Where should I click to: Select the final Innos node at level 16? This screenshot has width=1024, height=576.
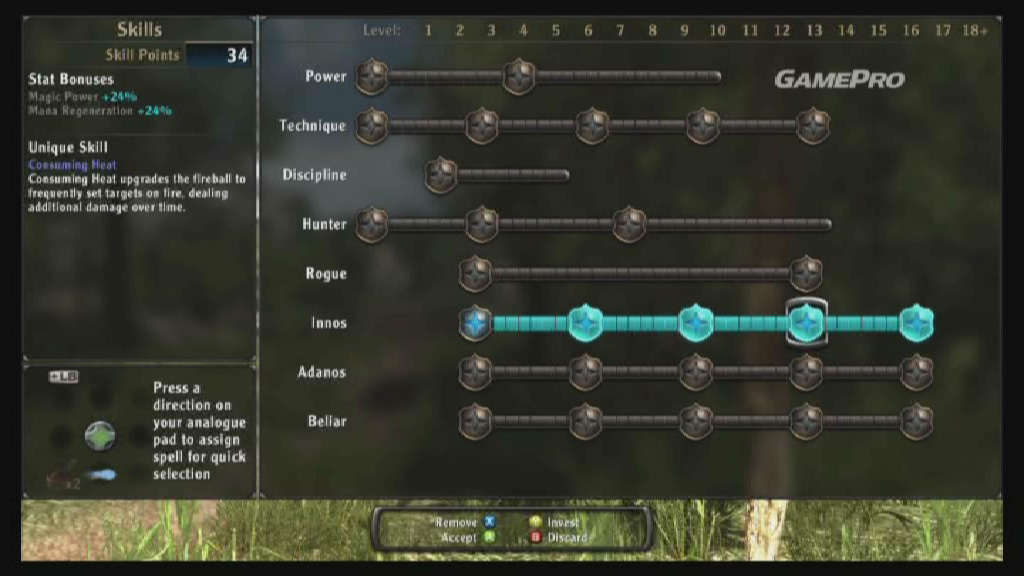pos(916,322)
